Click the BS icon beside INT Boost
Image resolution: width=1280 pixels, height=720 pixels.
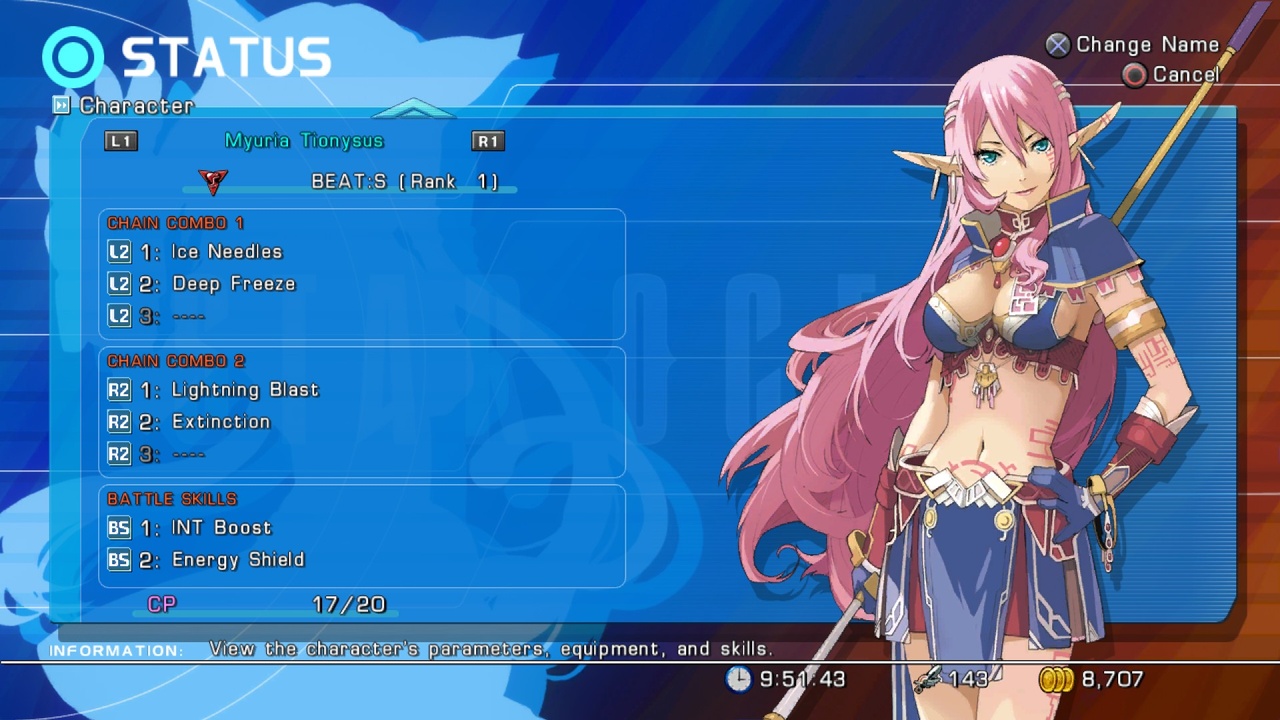point(119,528)
